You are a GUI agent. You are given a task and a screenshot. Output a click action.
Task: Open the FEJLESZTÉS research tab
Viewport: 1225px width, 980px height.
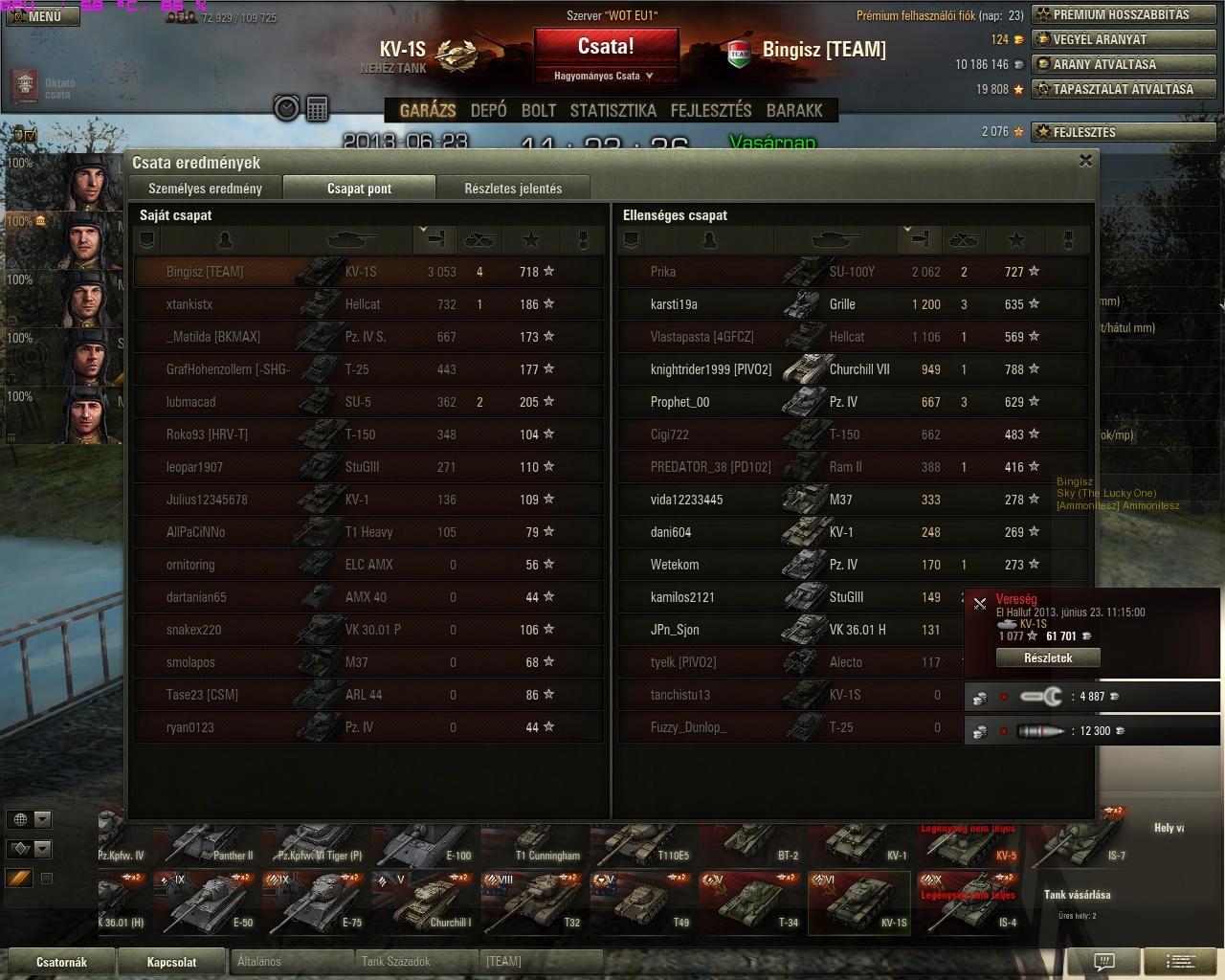click(711, 110)
